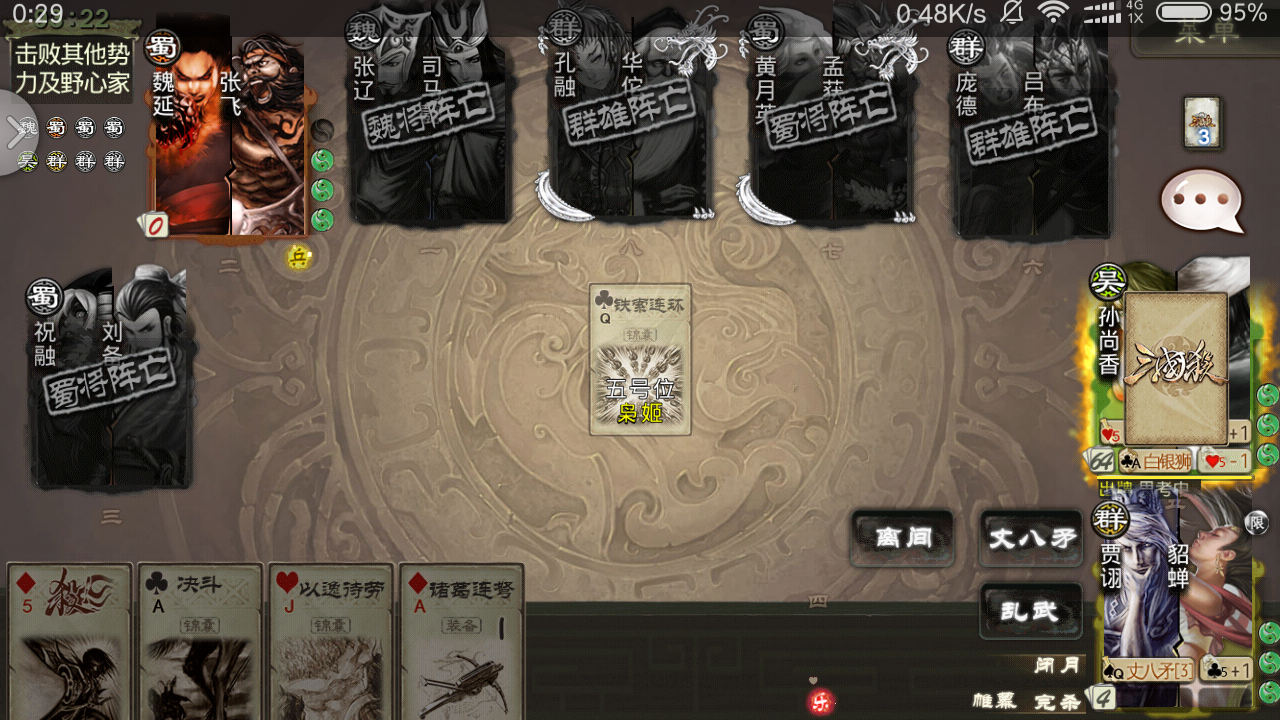Select the equipped 丈八矛 weapon slot
The height and width of the screenshot is (720, 1280).
point(1148,671)
